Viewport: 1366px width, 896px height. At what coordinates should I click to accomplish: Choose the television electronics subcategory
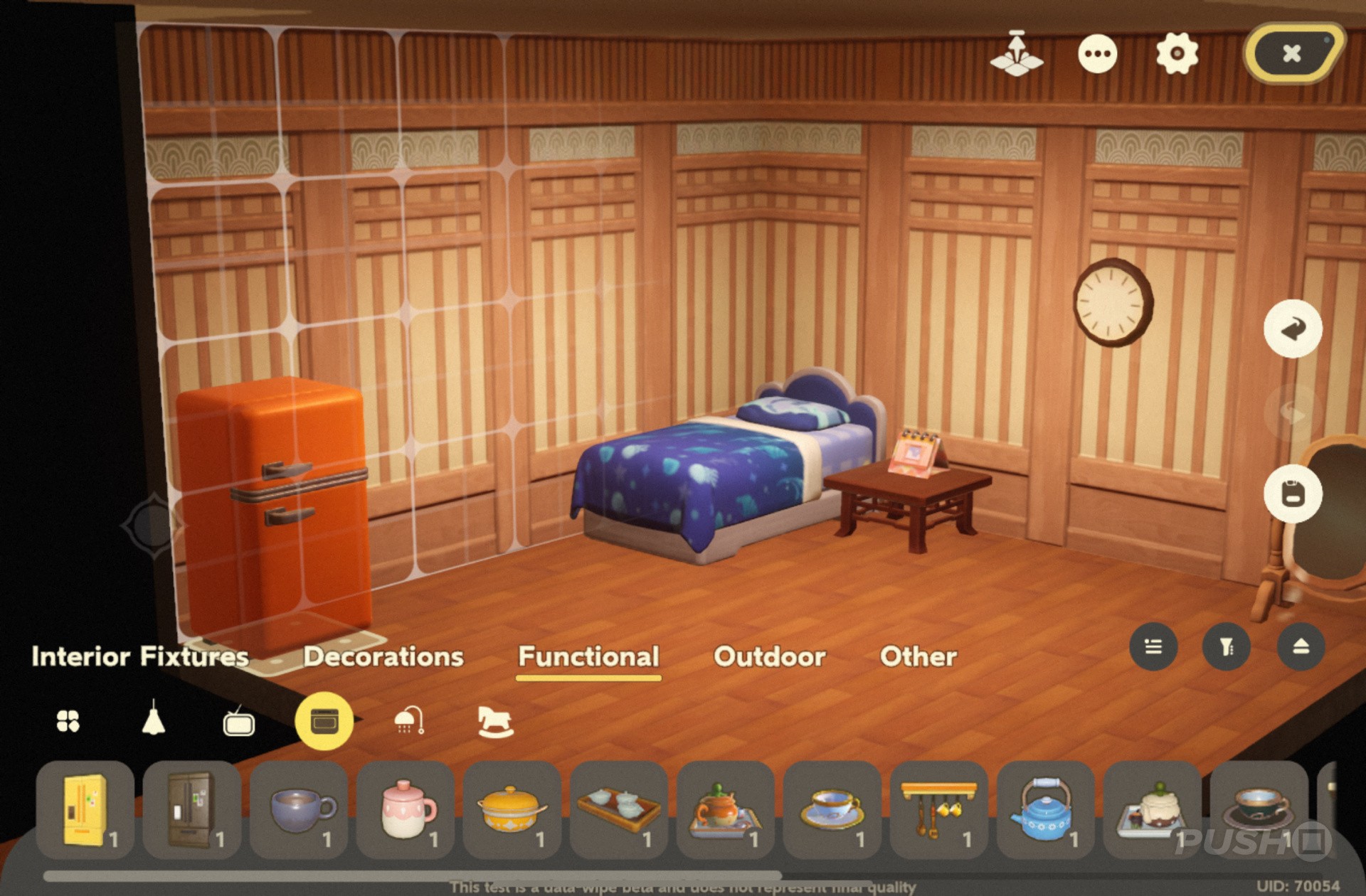coord(238,721)
